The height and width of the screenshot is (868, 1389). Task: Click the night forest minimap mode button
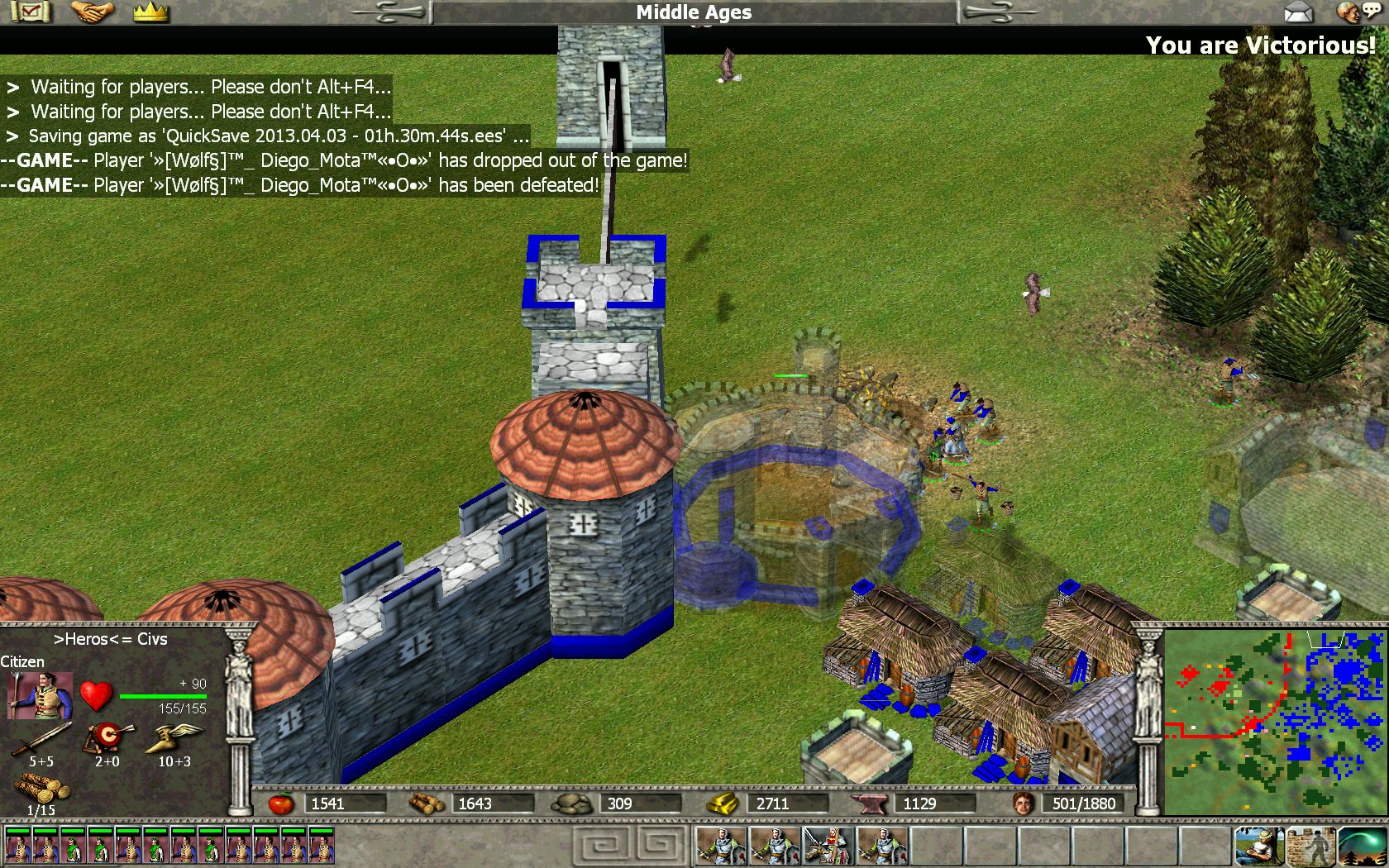pyautogui.click(x=1361, y=847)
